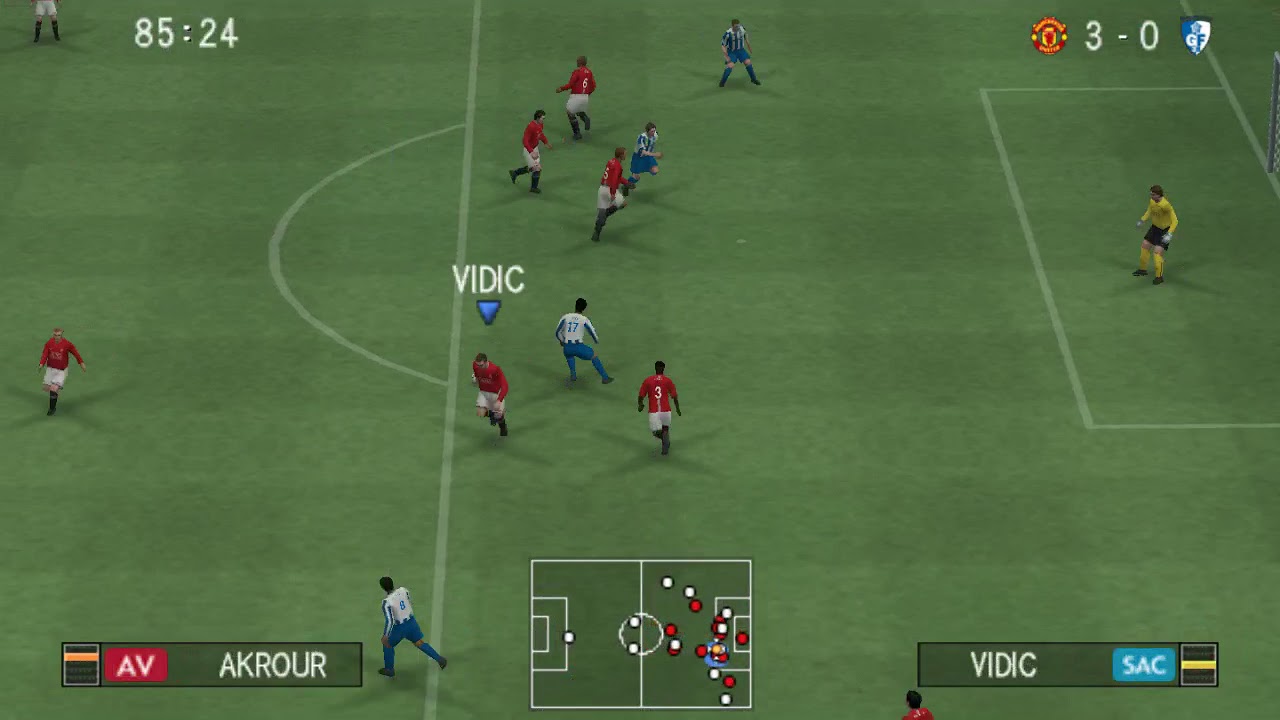
Task: Click the red AV position badge
Action: coord(136,665)
